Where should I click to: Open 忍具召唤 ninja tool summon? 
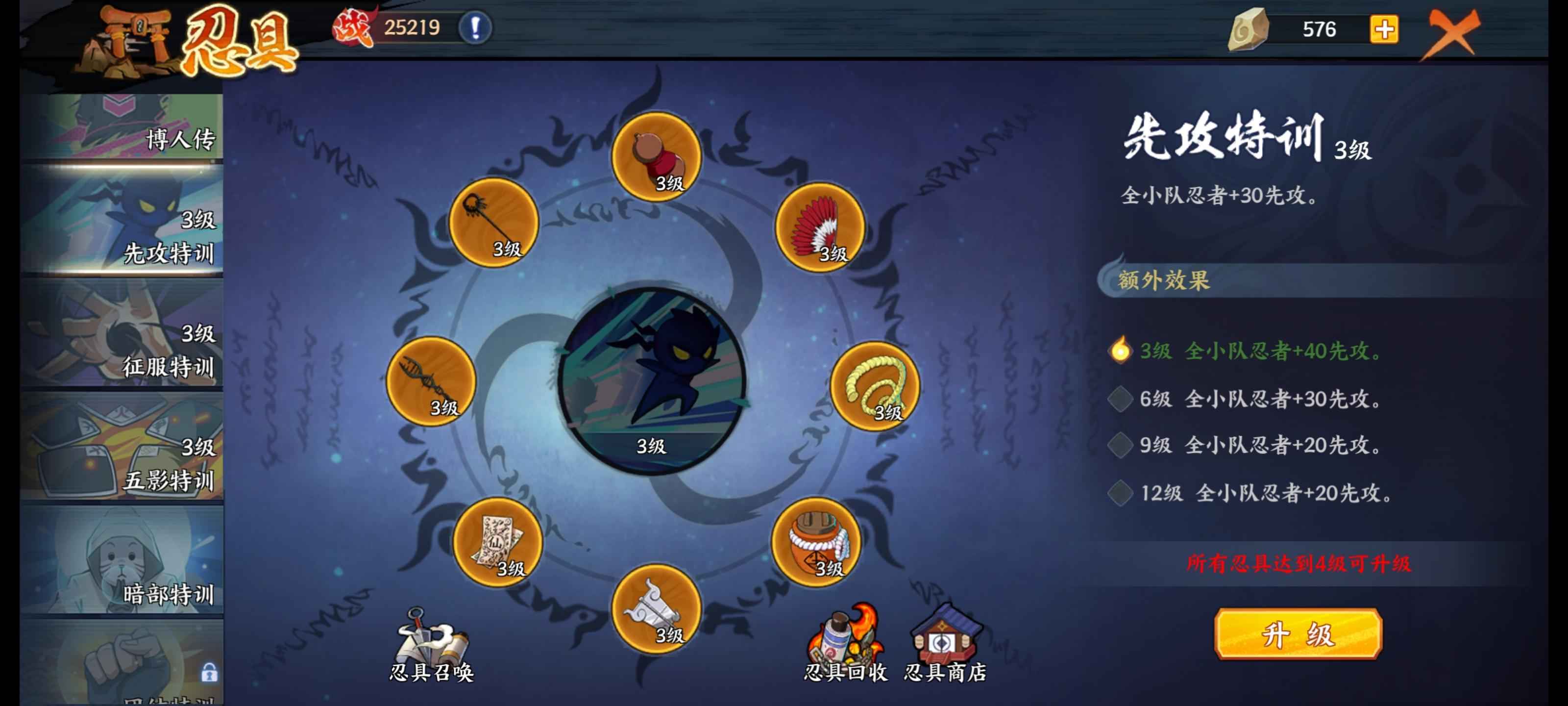431,645
